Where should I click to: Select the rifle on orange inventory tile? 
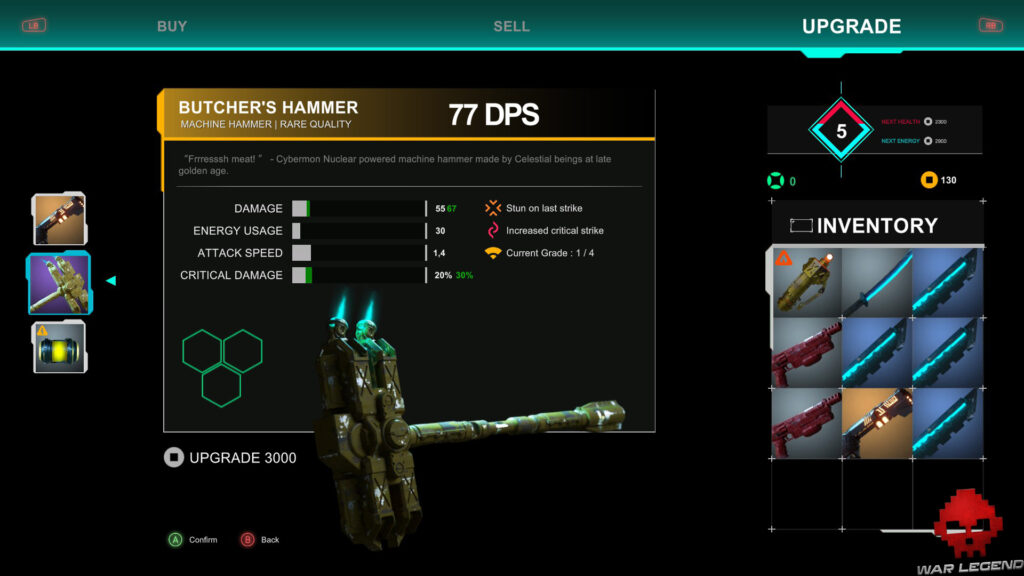pos(876,423)
